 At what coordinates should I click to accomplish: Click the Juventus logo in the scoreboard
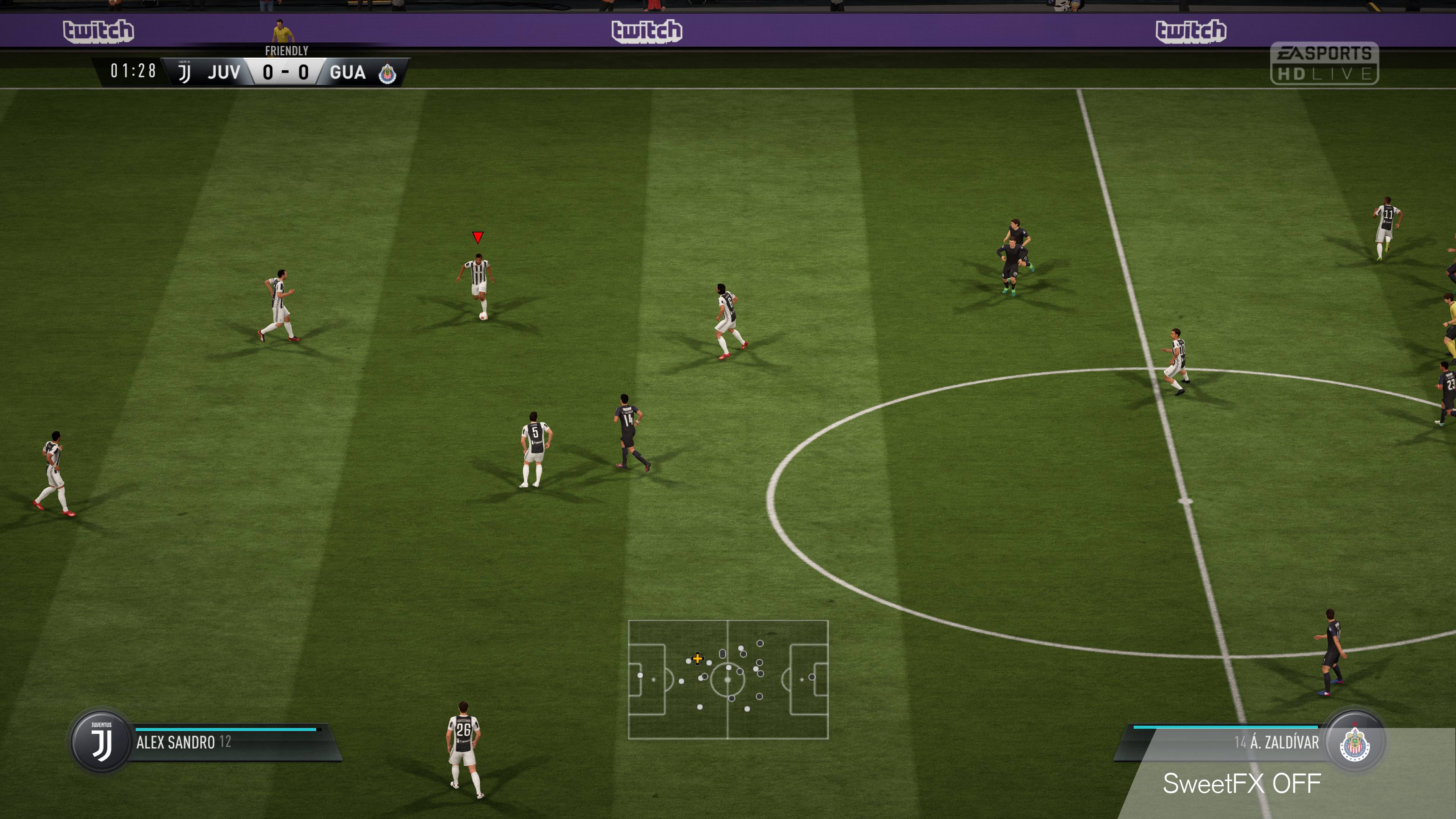184,72
